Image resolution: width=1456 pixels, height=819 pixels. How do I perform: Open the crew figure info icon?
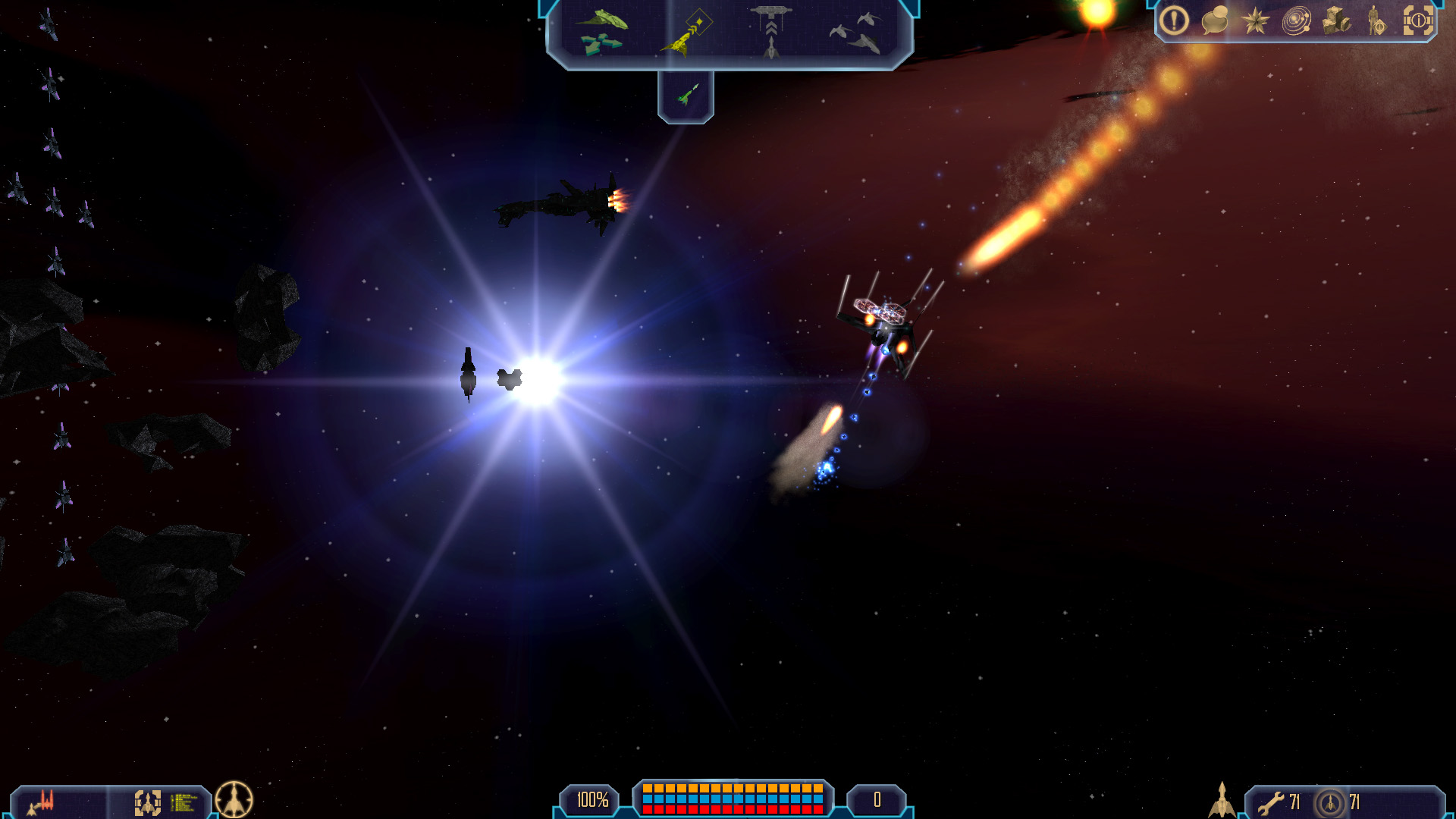pos(1376,20)
